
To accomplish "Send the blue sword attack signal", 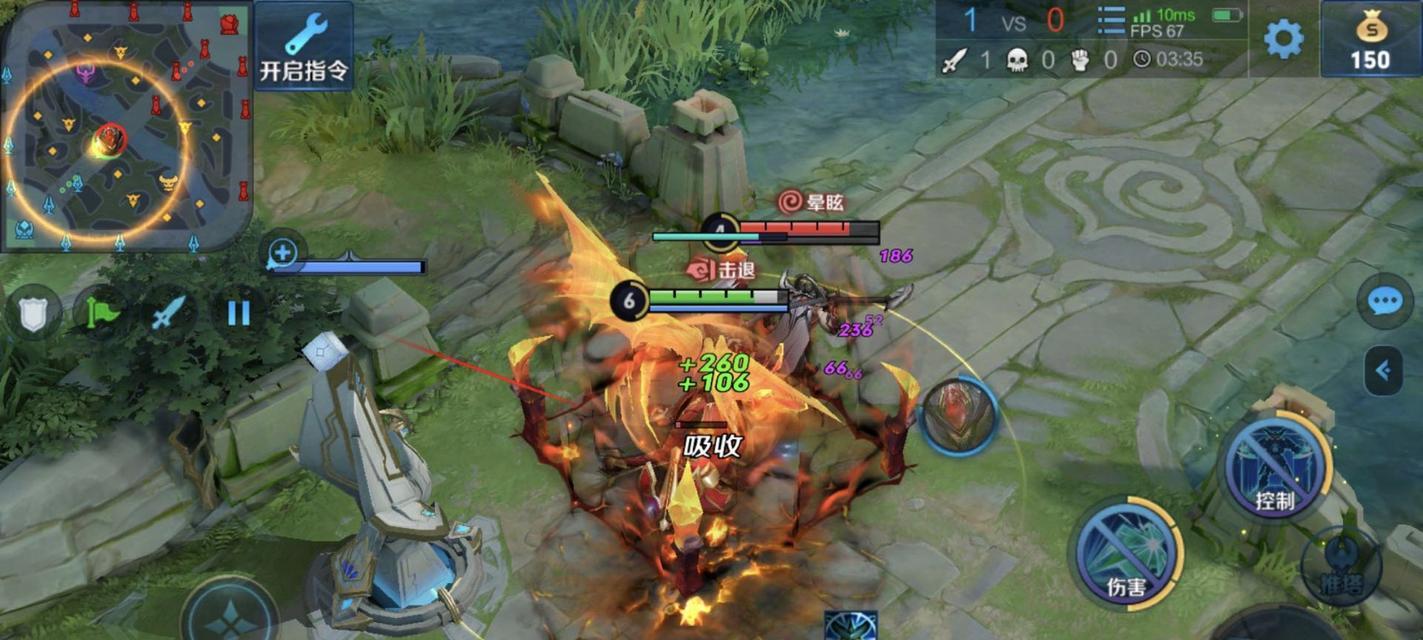I will pos(169,314).
